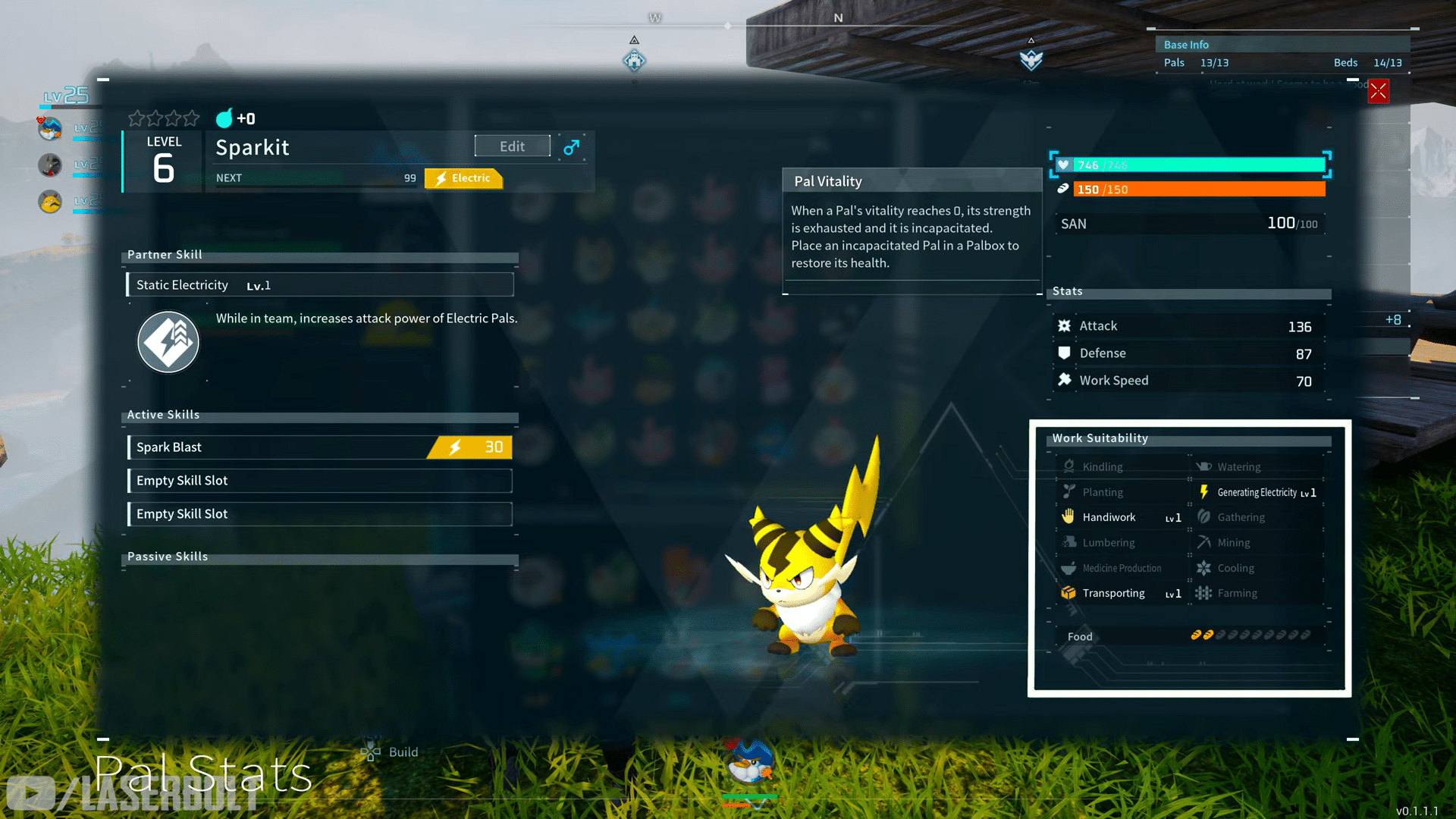Viewport: 1456px width, 819px height.
Task: Select the Handiwork hand icon
Action: 1069,516
